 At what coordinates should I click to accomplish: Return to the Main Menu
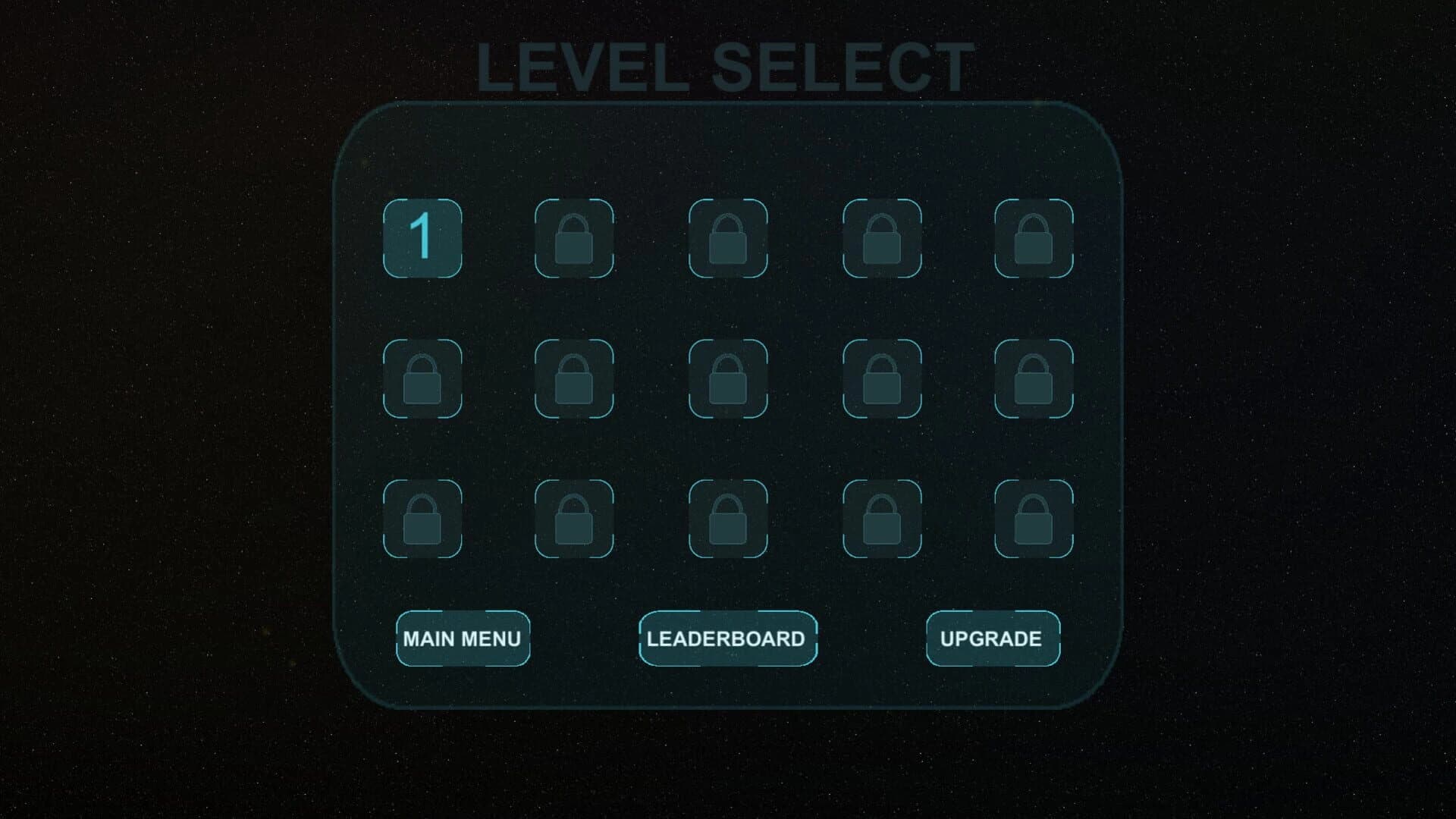click(x=463, y=639)
